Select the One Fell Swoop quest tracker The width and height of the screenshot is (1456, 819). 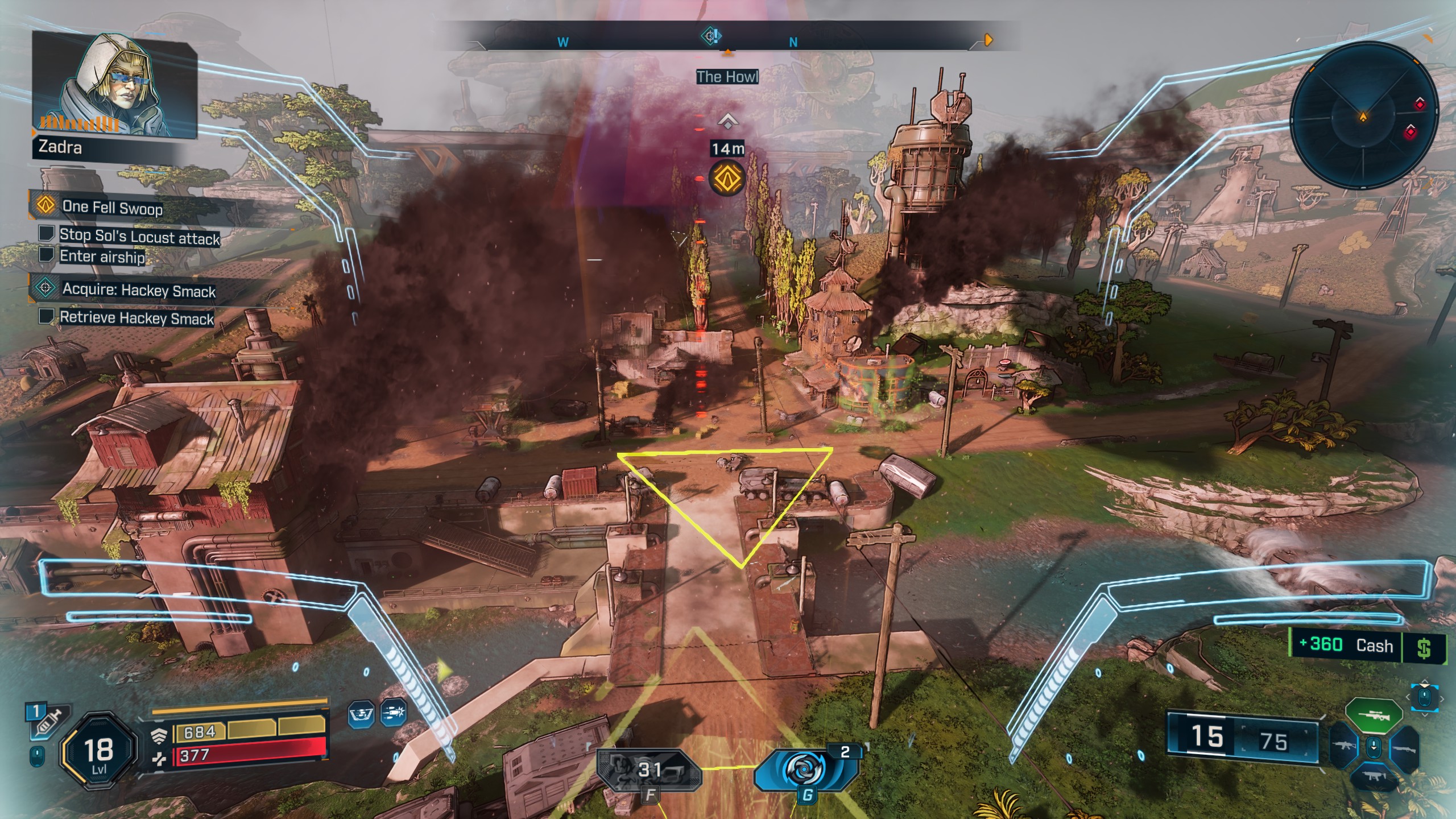112,207
